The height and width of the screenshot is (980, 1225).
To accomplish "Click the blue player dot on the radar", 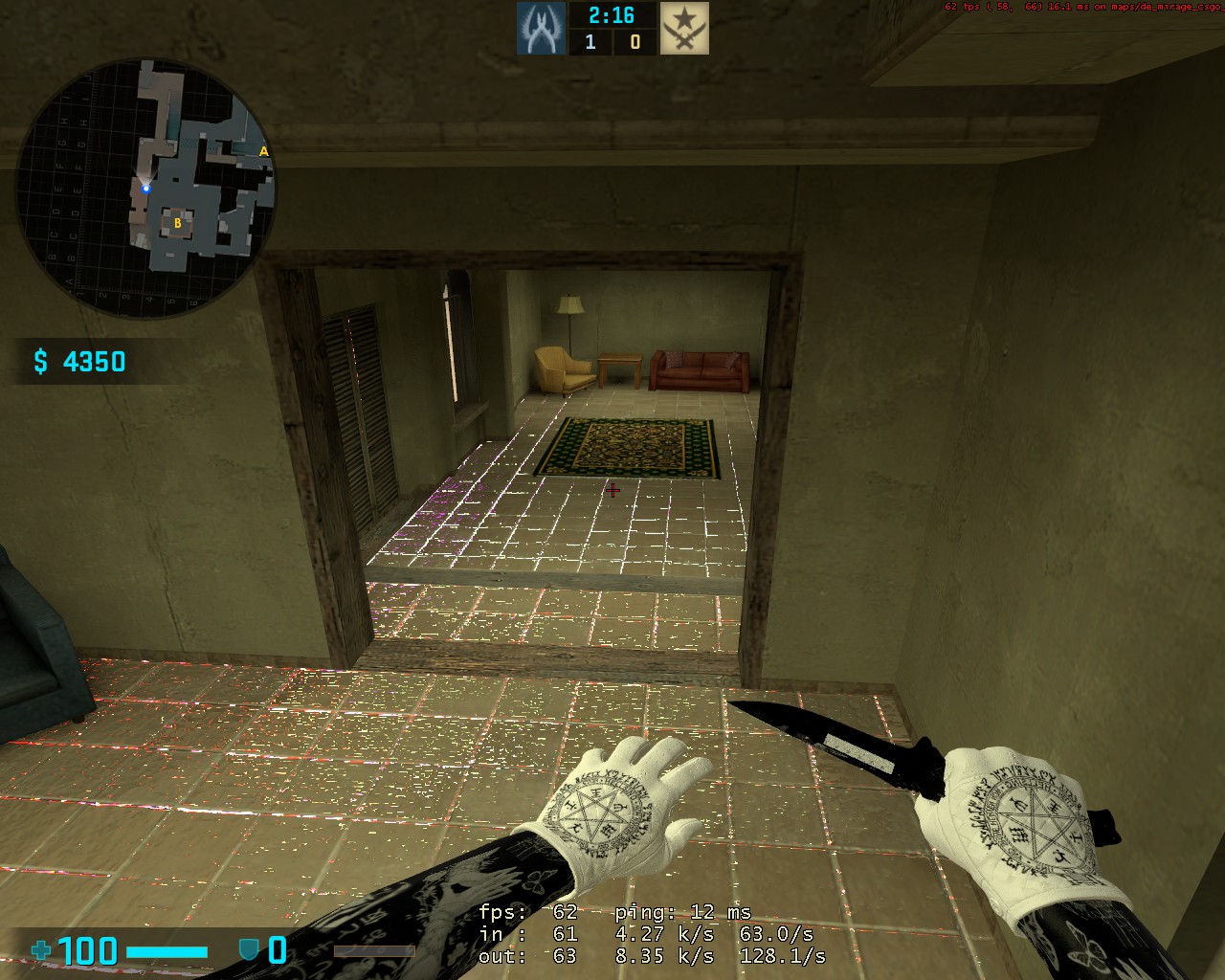I will [x=146, y=189].
